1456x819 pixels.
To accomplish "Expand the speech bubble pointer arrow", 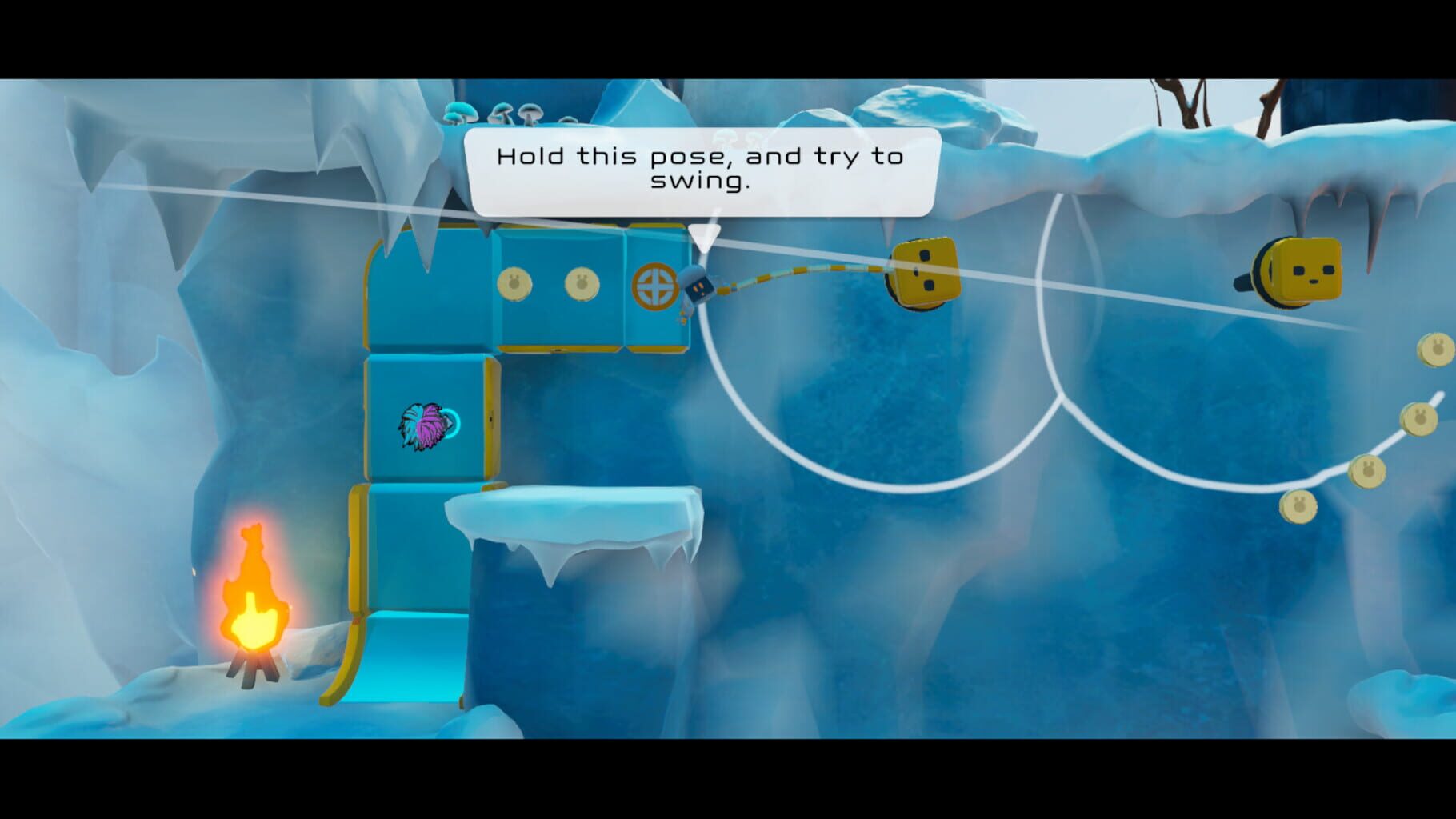I will (x=704, y=232).
